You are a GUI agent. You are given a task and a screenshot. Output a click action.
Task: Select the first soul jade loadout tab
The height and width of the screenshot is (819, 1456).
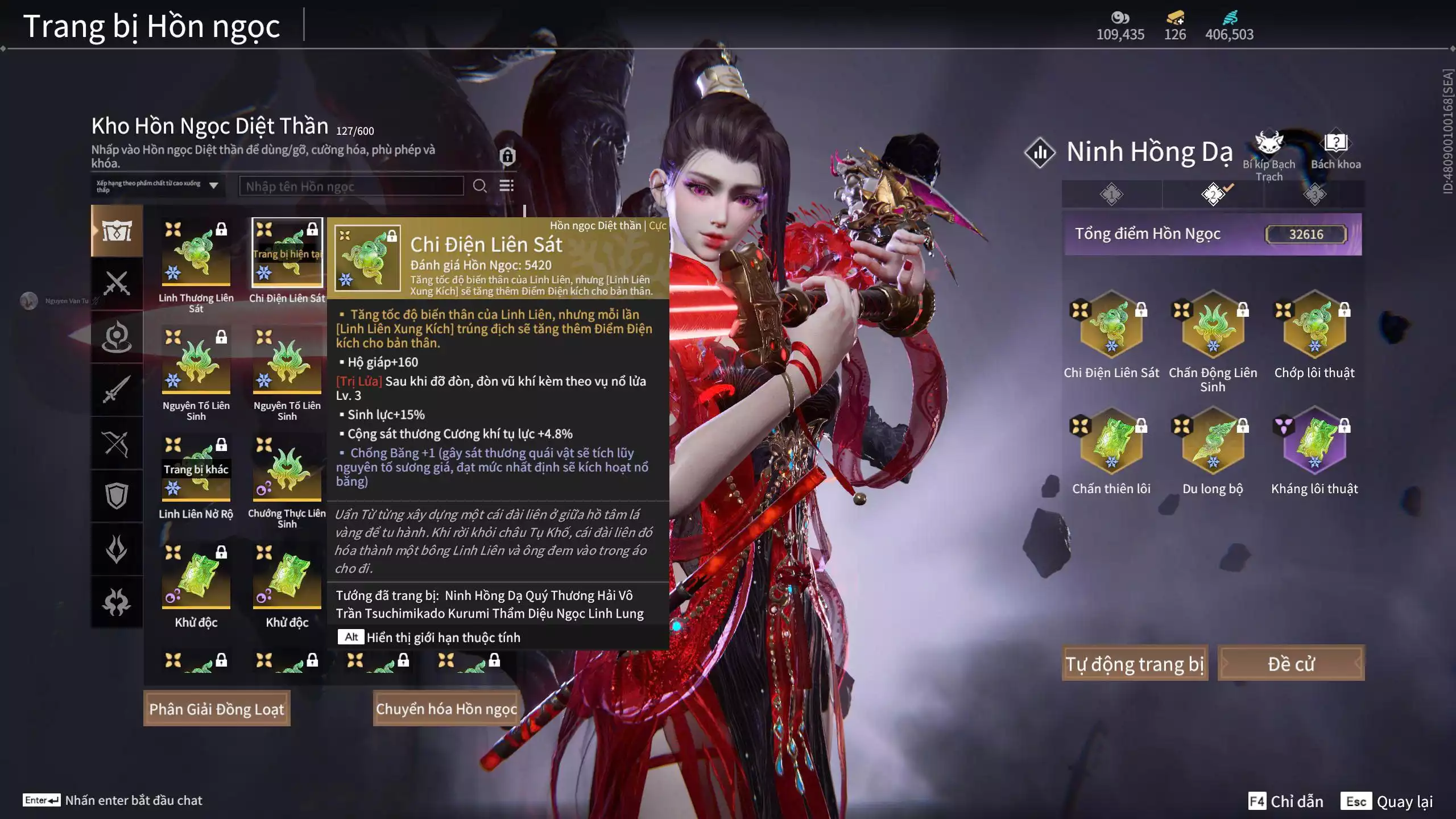click(x=1111, y=195)
